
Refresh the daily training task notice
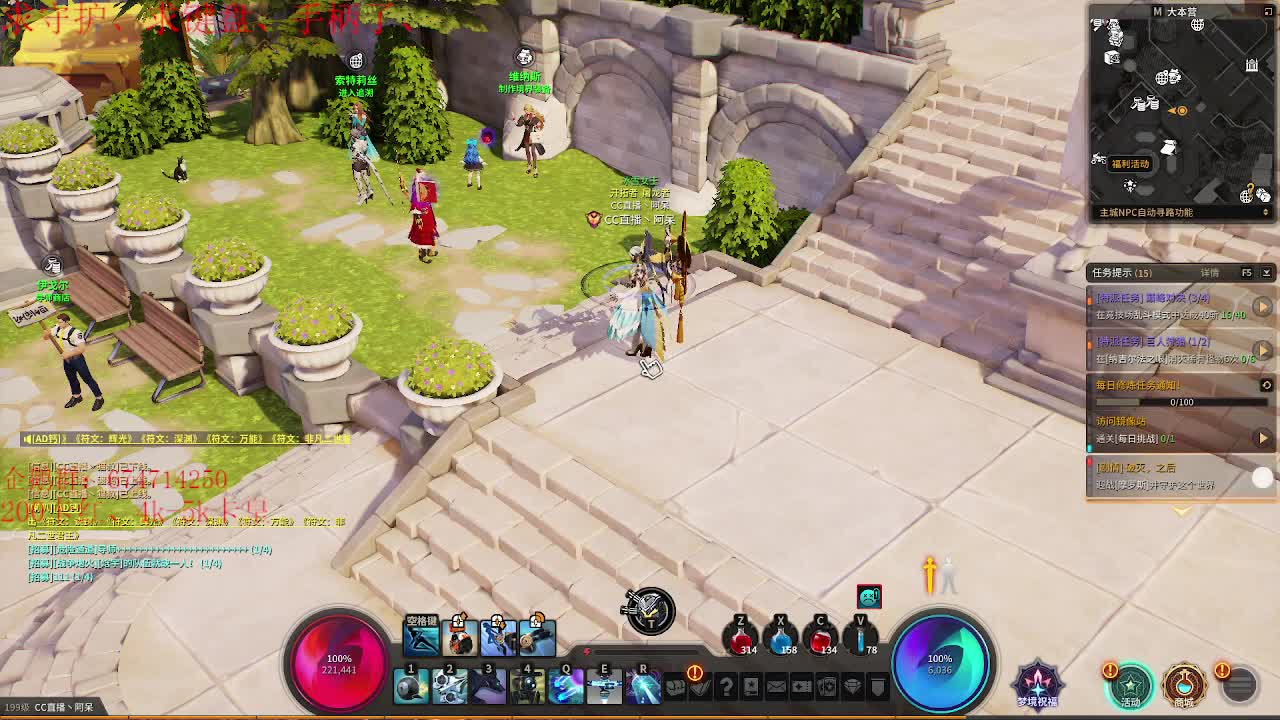[x=1266, y=385]
